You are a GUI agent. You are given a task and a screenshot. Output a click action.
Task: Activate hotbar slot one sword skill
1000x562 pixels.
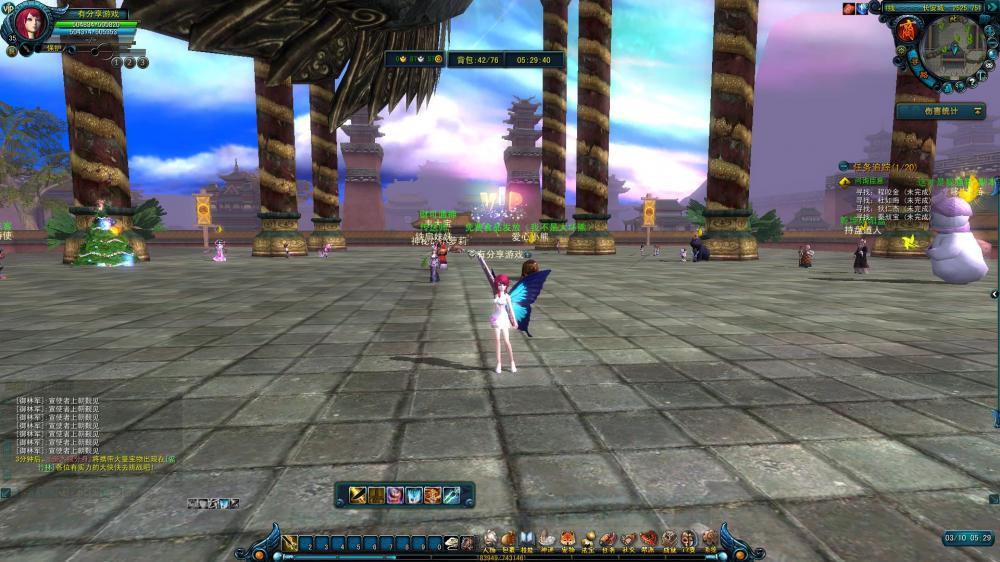click(x=290, y=544)
